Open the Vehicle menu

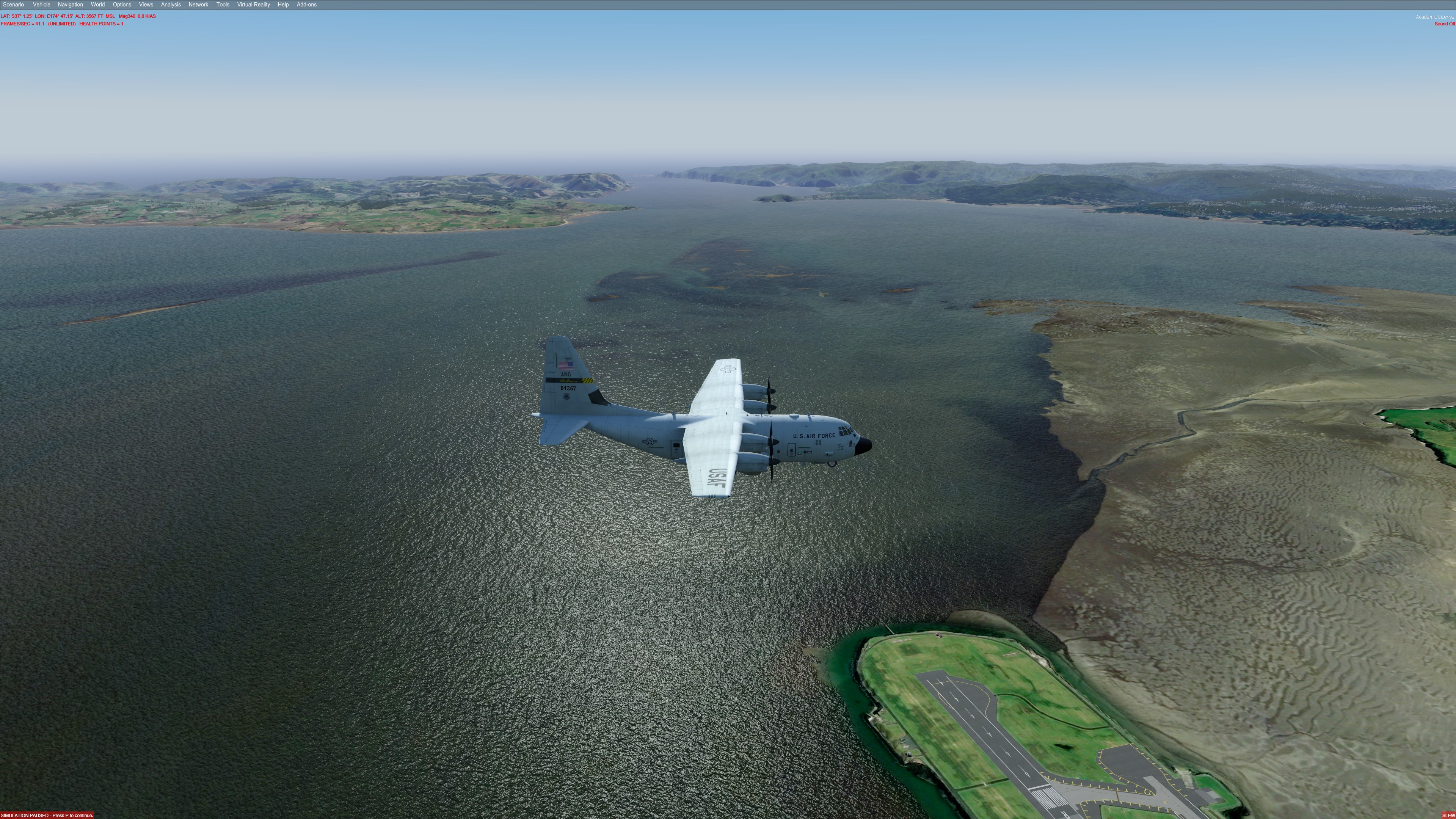tap(41, 5)
